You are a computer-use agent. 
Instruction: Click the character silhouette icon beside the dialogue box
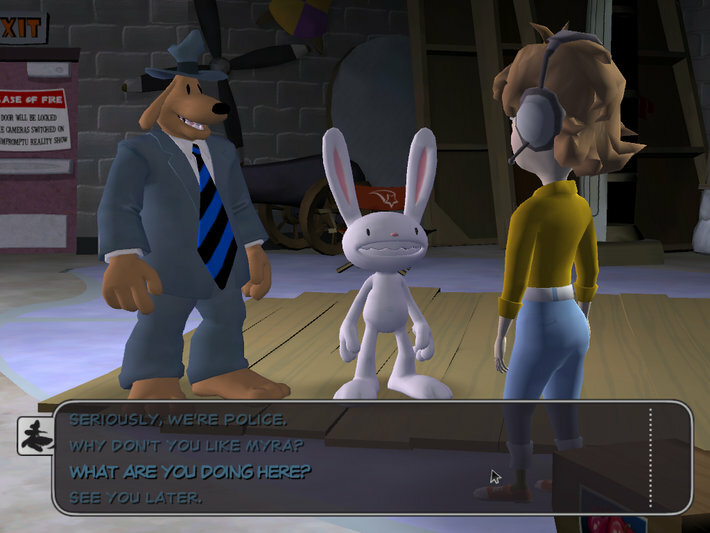35,435
